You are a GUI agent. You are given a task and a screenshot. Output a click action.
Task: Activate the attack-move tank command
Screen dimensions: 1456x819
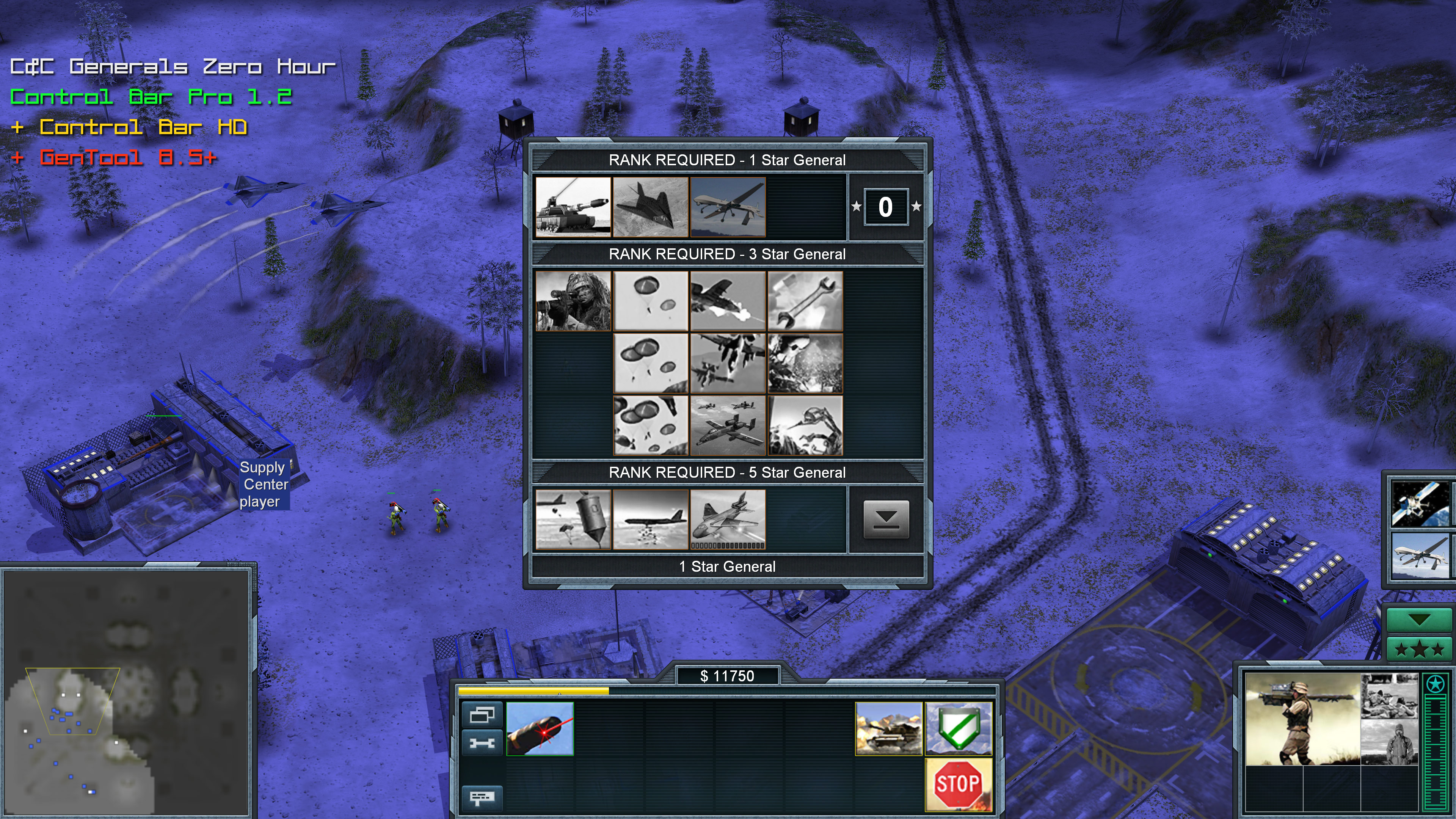(x=888, y=728)
